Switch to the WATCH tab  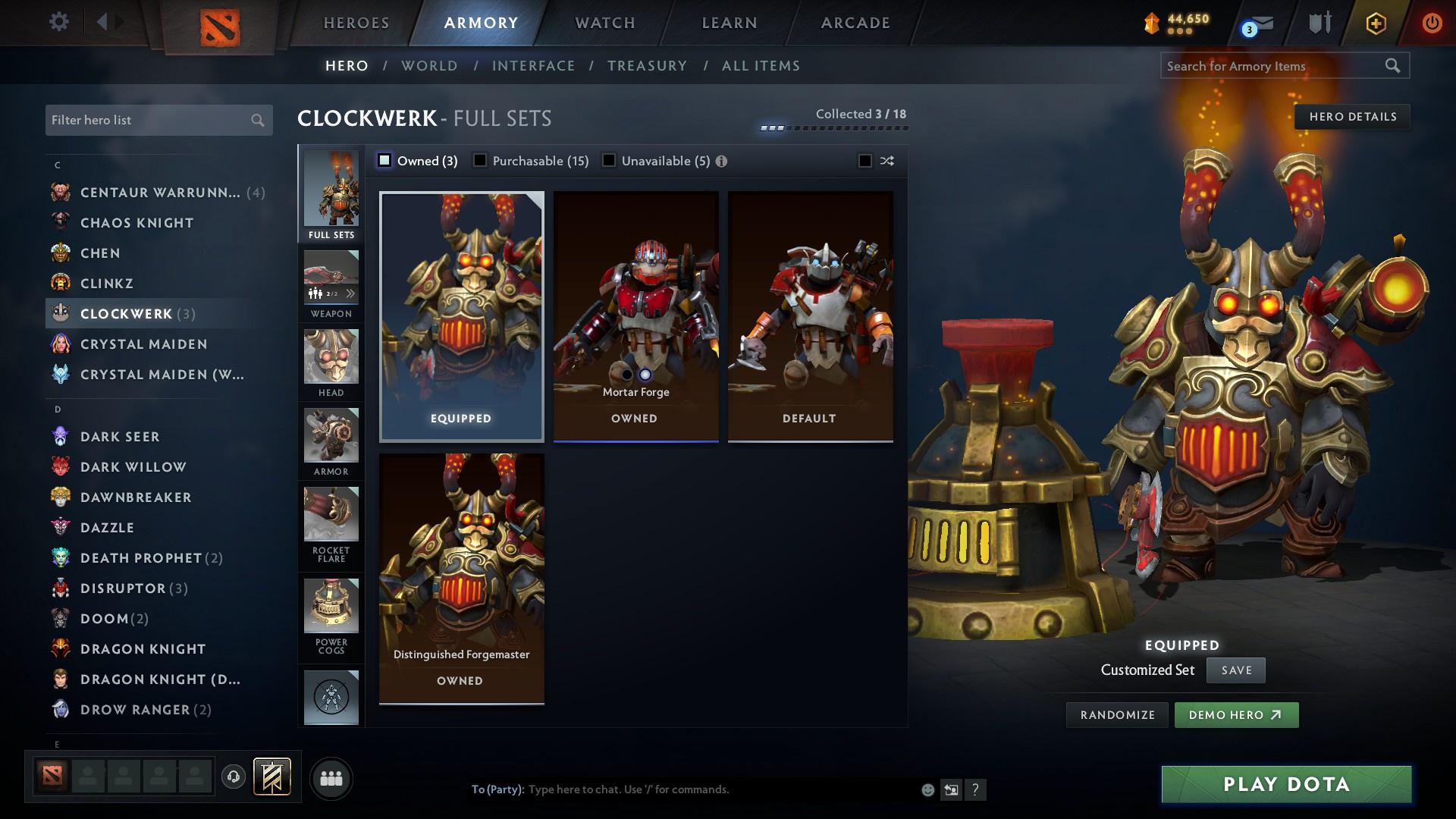tap(604, 22)
